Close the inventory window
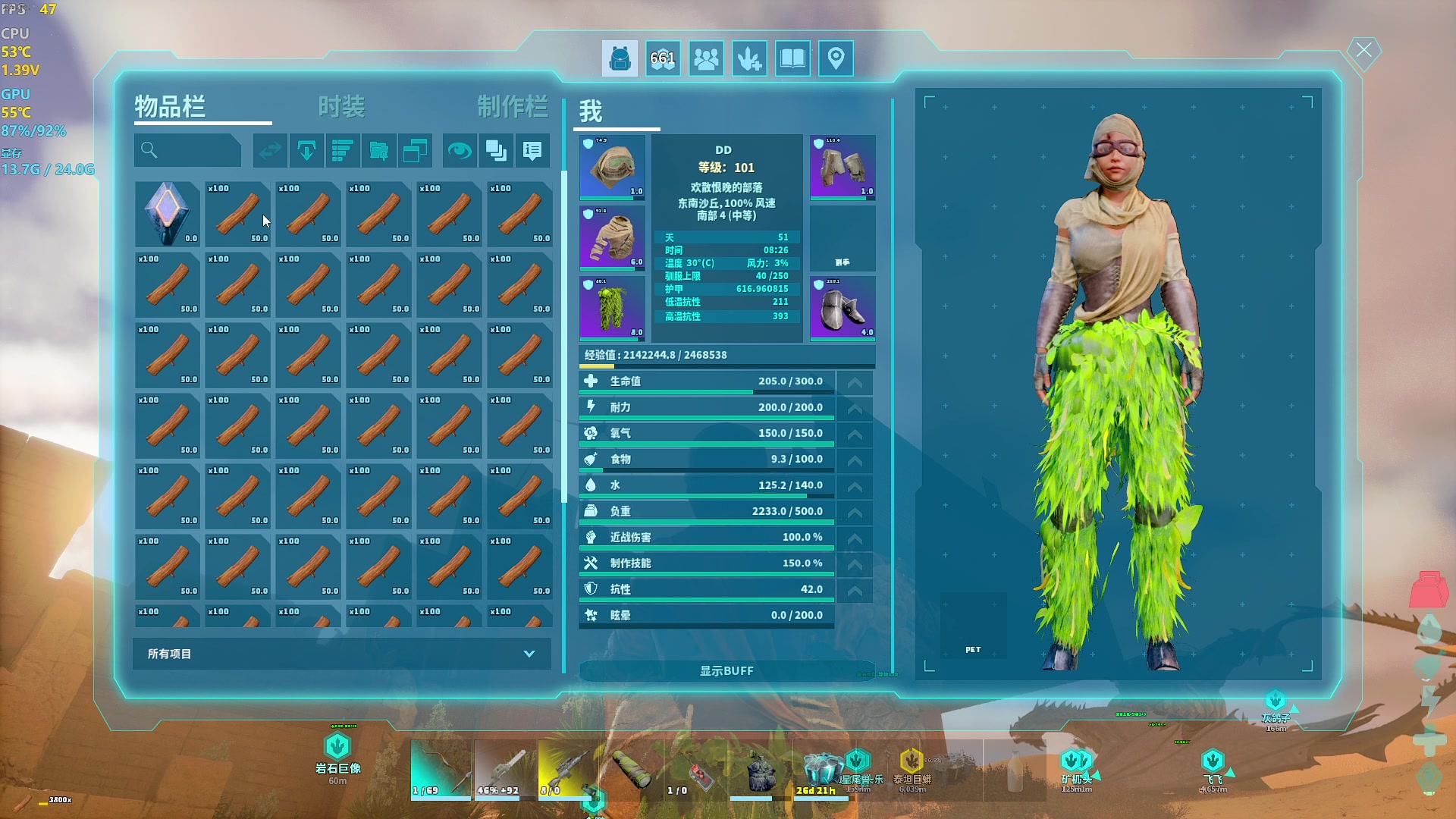Screen dimensions: 1456x819 [x=1363, y=51]
